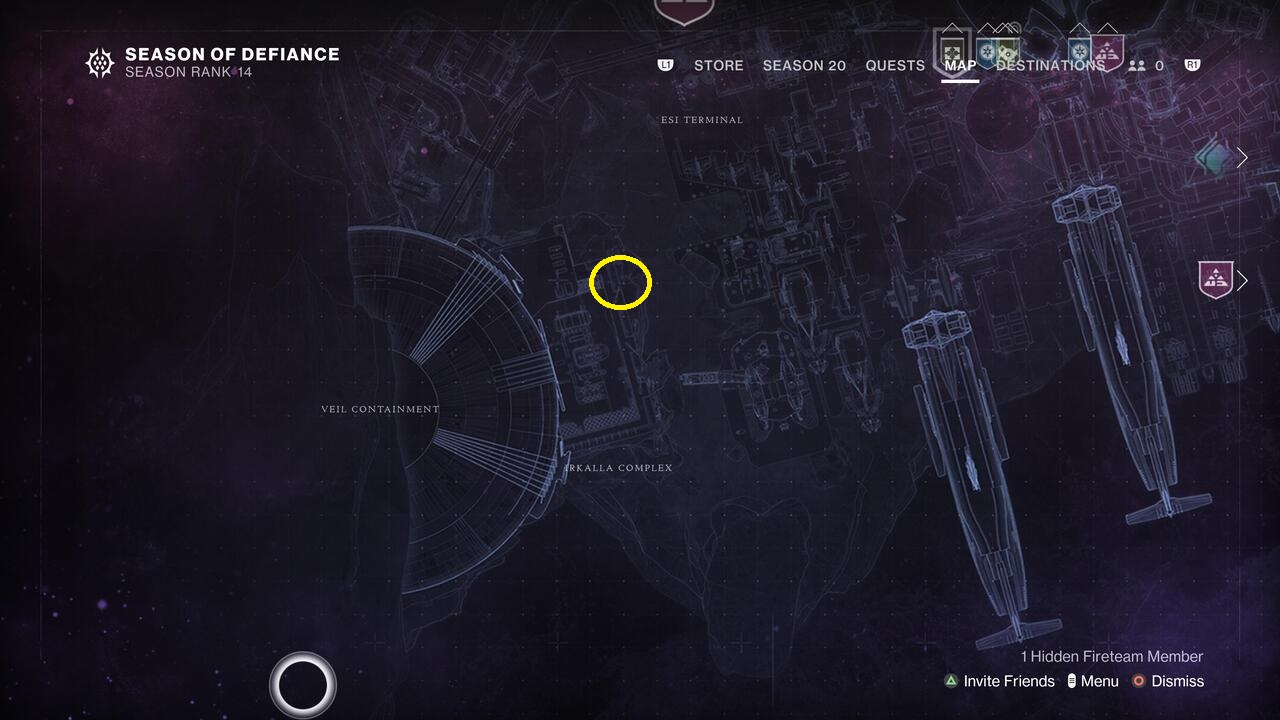Select the Defiant Battlegrounds shield icon on right edge
Viewport: 1280px width, 720px height.
point(1215,279)
